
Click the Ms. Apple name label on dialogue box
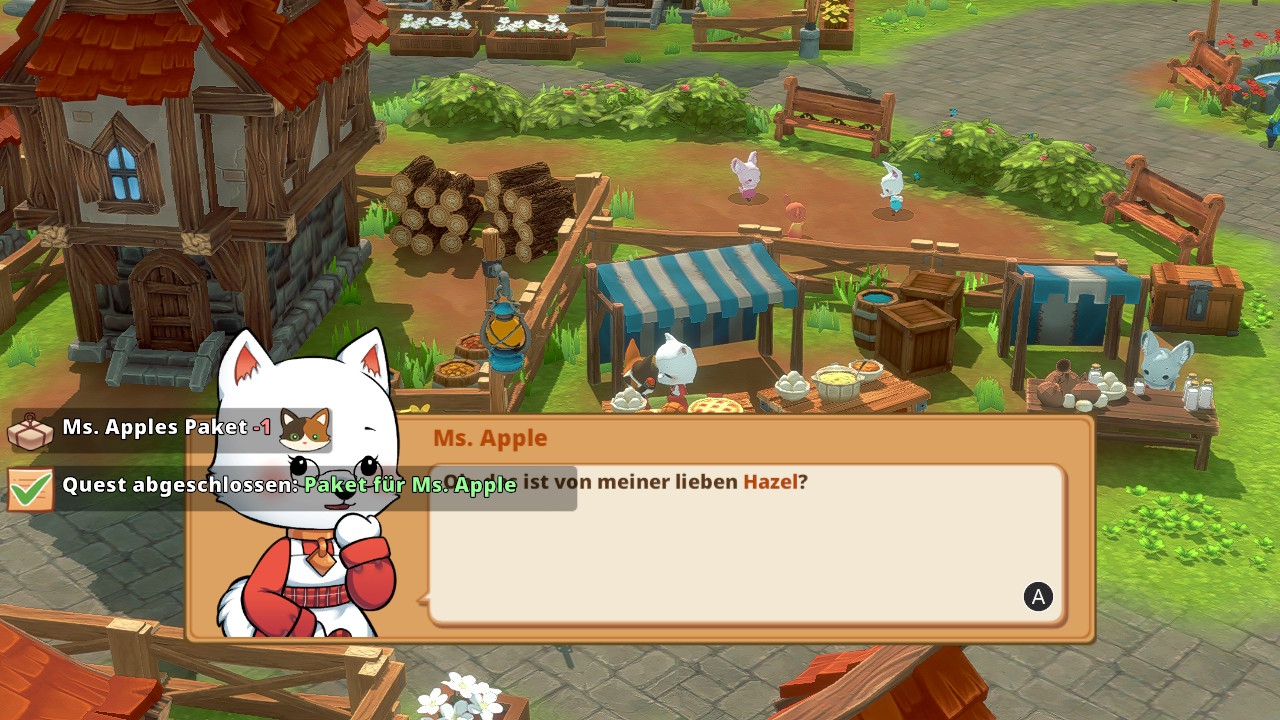490,437
